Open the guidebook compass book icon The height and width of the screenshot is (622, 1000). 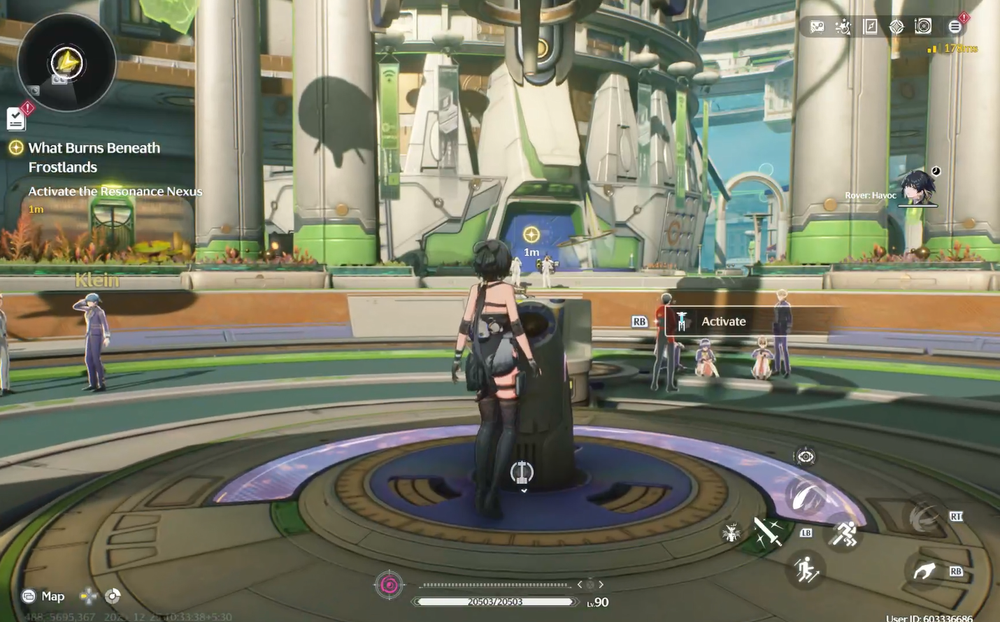870,27
